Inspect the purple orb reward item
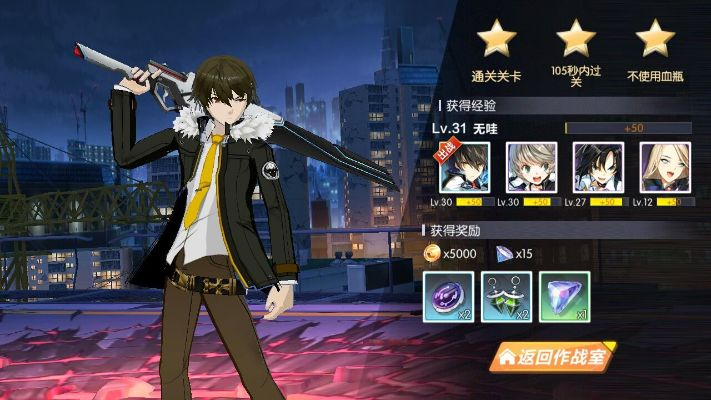The width and height of the screenshot is (711, 400). 449,296
